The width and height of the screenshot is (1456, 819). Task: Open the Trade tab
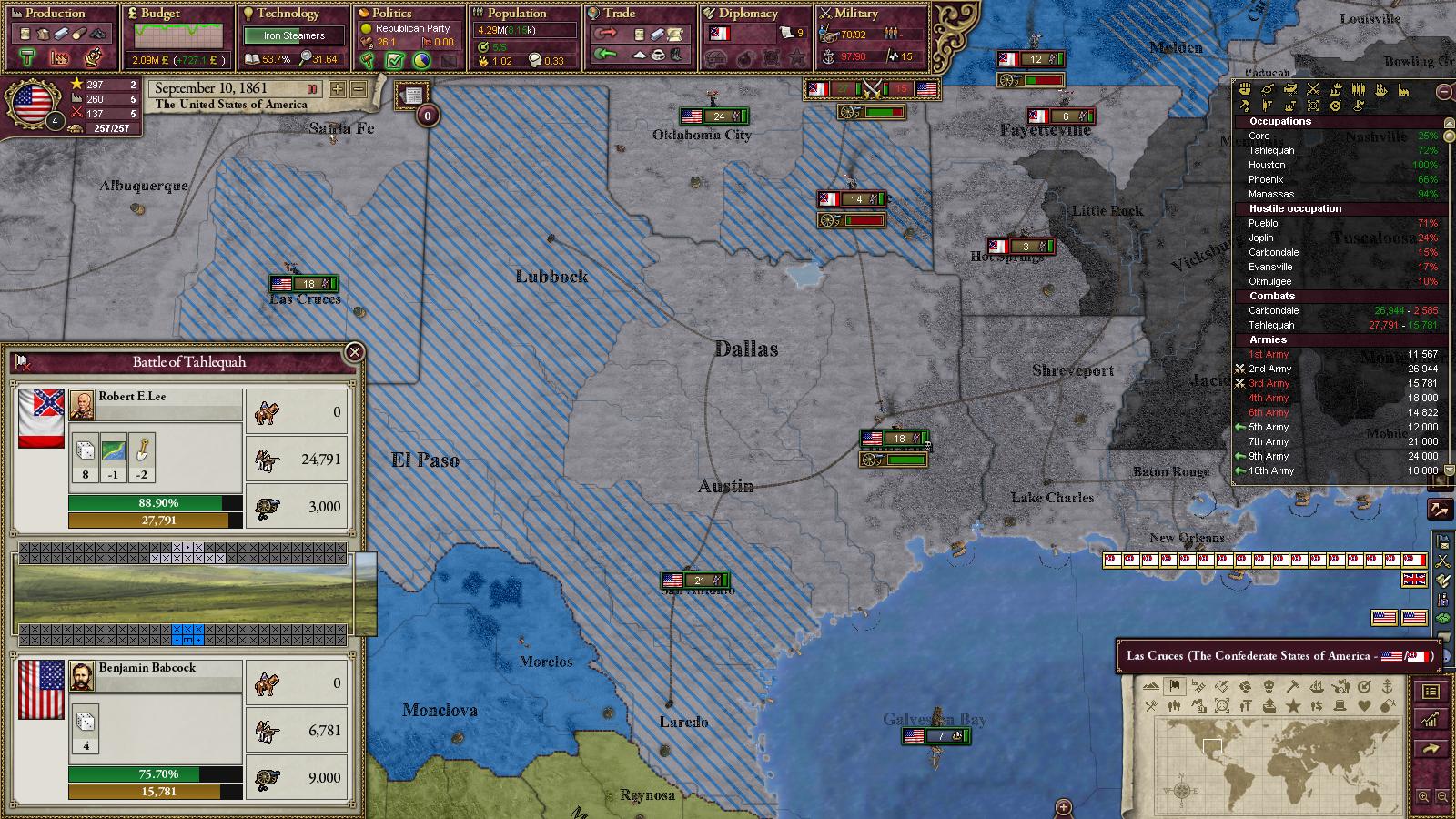[620, 14]
